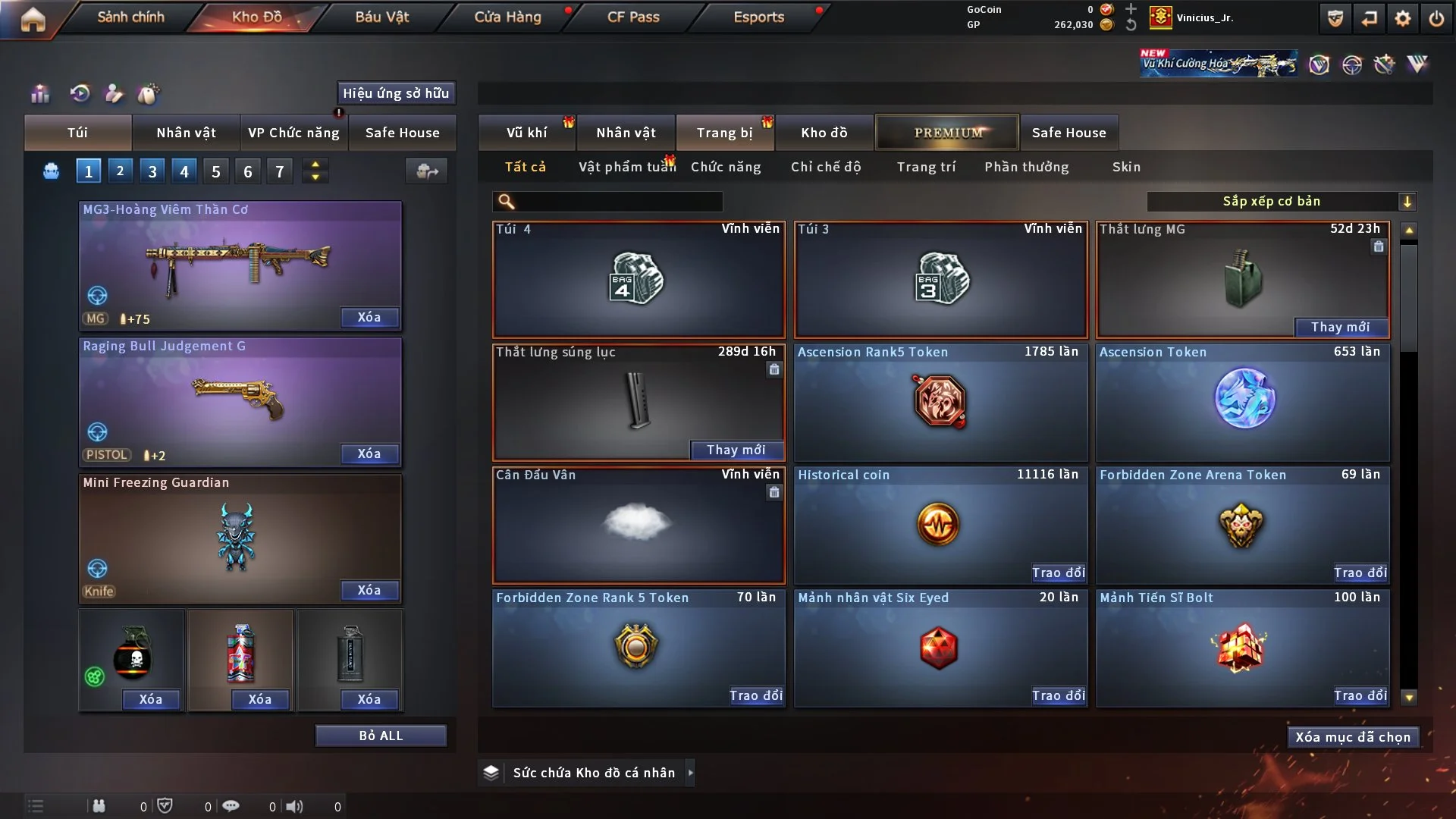Screen dimensions: 1456x819
Task: Renew the Thắt lưng MG item
Action: point(1340,327)
